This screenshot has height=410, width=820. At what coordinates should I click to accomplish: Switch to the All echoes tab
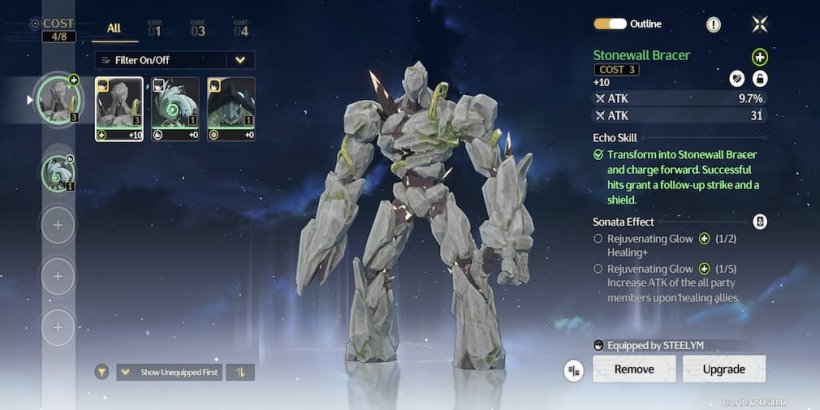click(114, 28)
